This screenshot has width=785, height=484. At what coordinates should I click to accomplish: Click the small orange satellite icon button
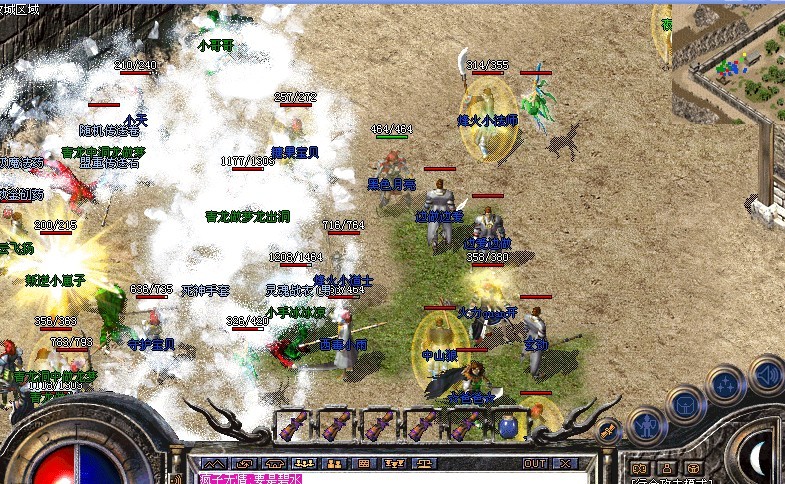(x=607, y=429)
